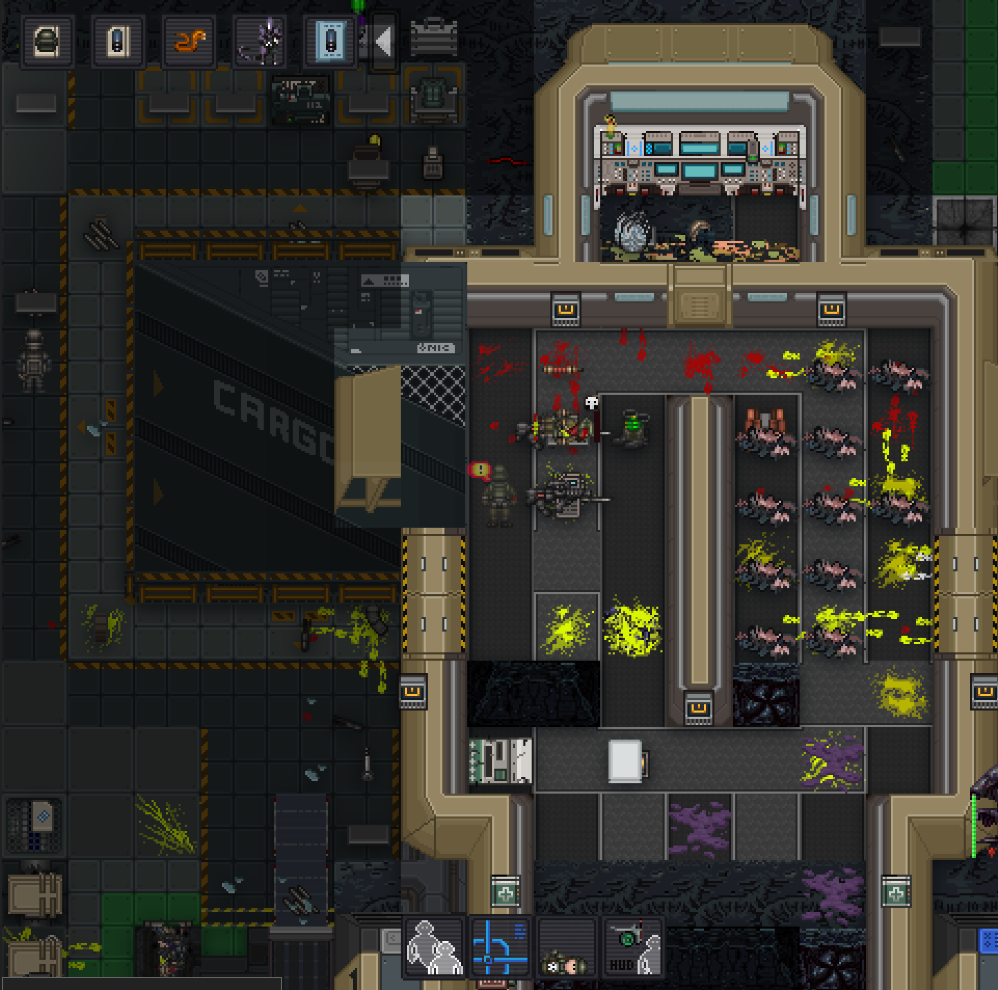Open the squad members action button
The image size is (998, 990).
(434, 947)
